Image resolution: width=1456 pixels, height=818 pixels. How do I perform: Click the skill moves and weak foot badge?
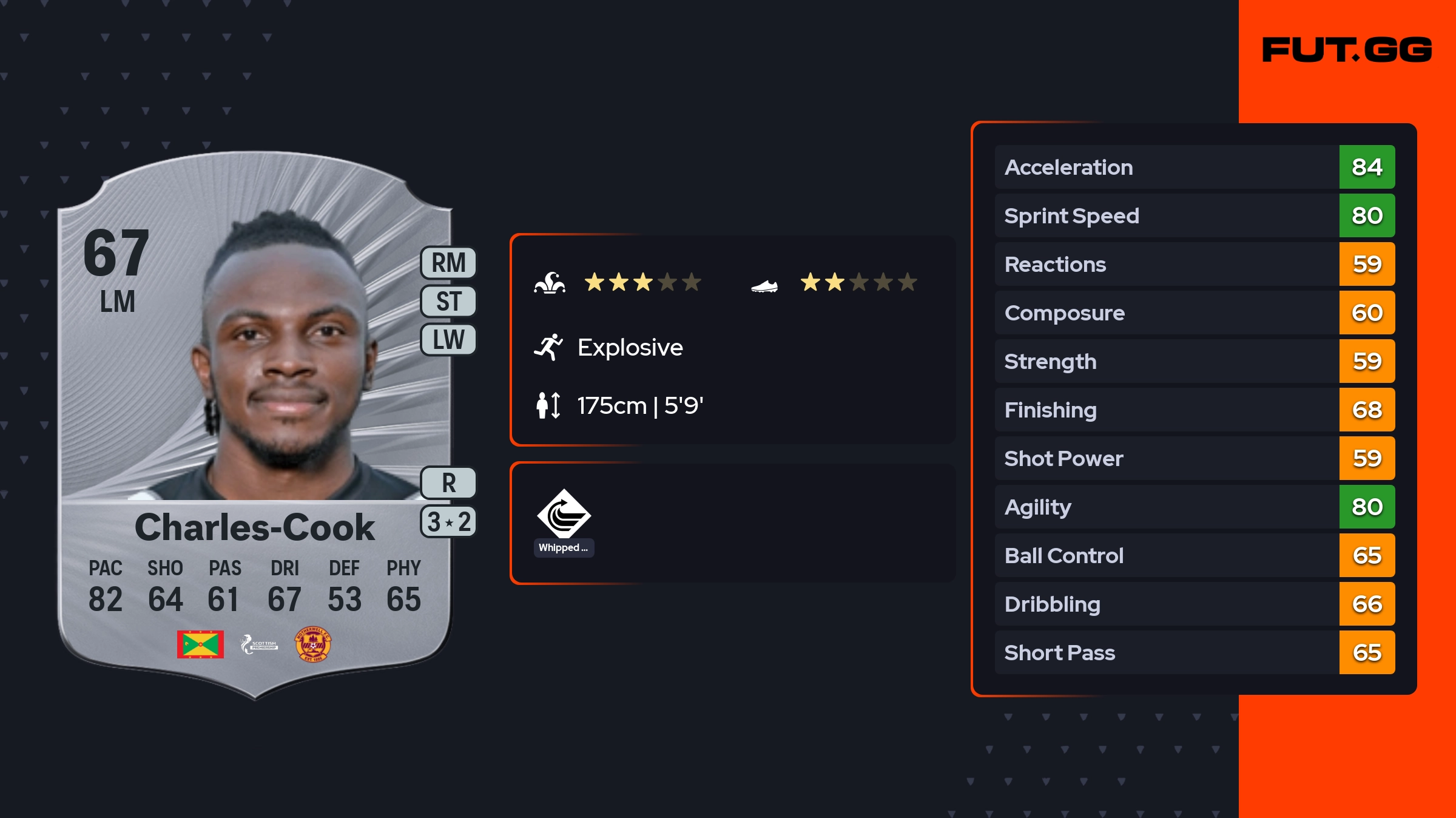(x=448, y=522)
